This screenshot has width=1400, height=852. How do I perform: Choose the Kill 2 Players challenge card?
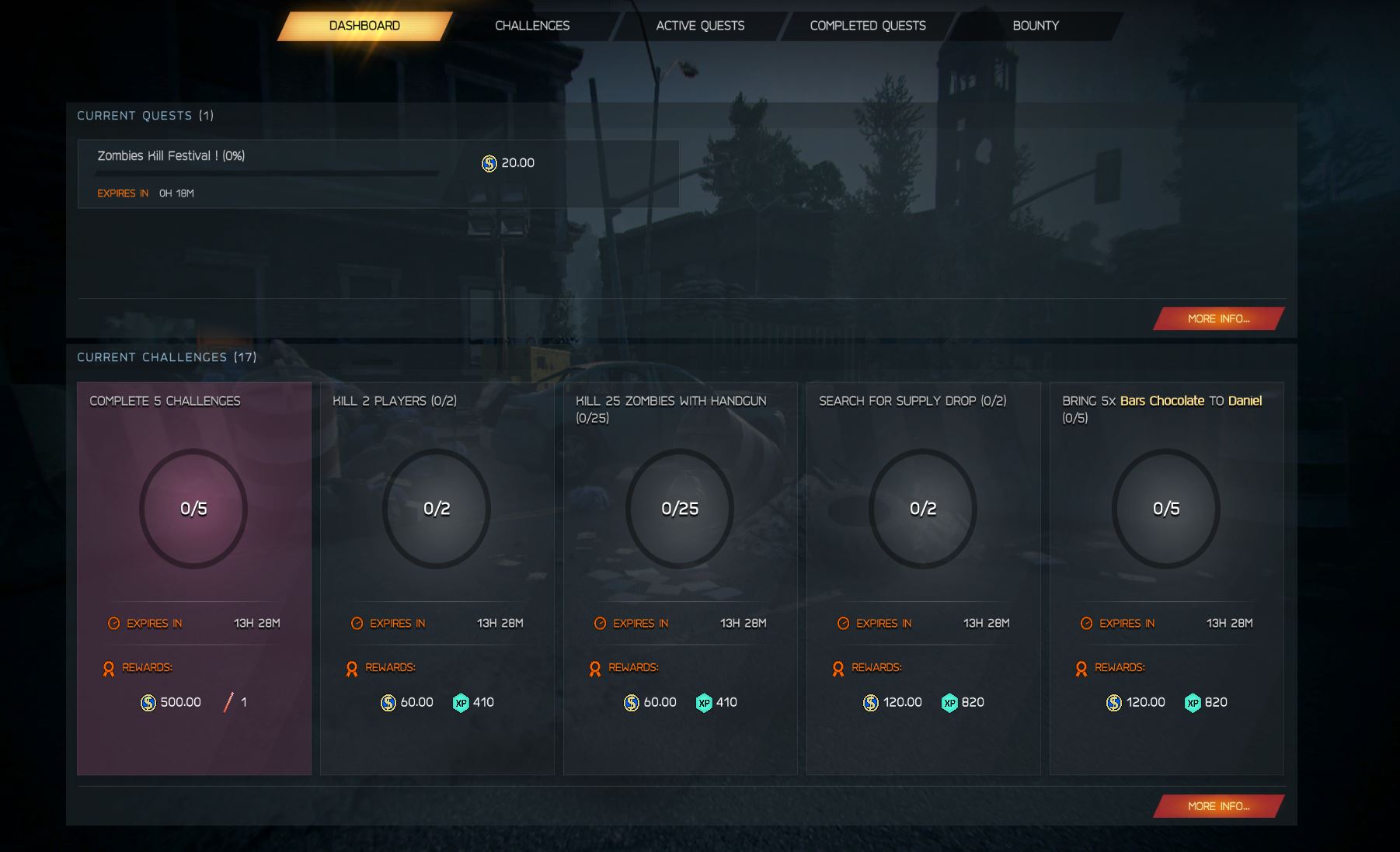[437, 578]
